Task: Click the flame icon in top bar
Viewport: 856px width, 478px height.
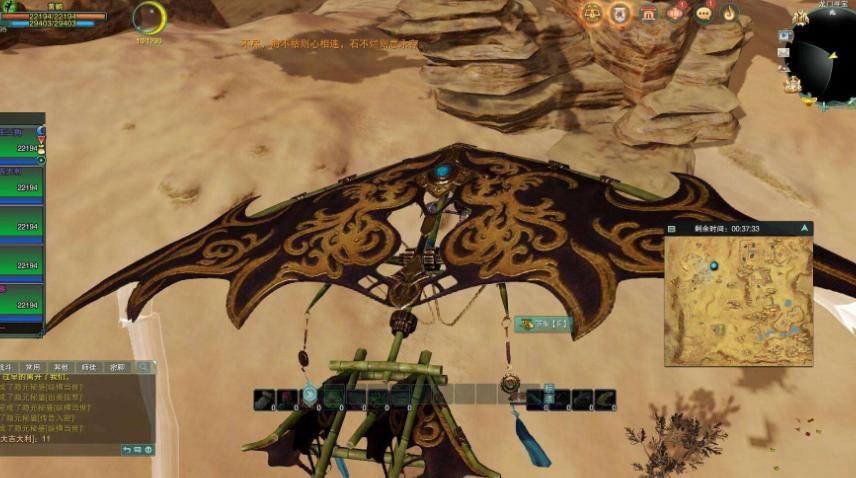Action: 730,14
